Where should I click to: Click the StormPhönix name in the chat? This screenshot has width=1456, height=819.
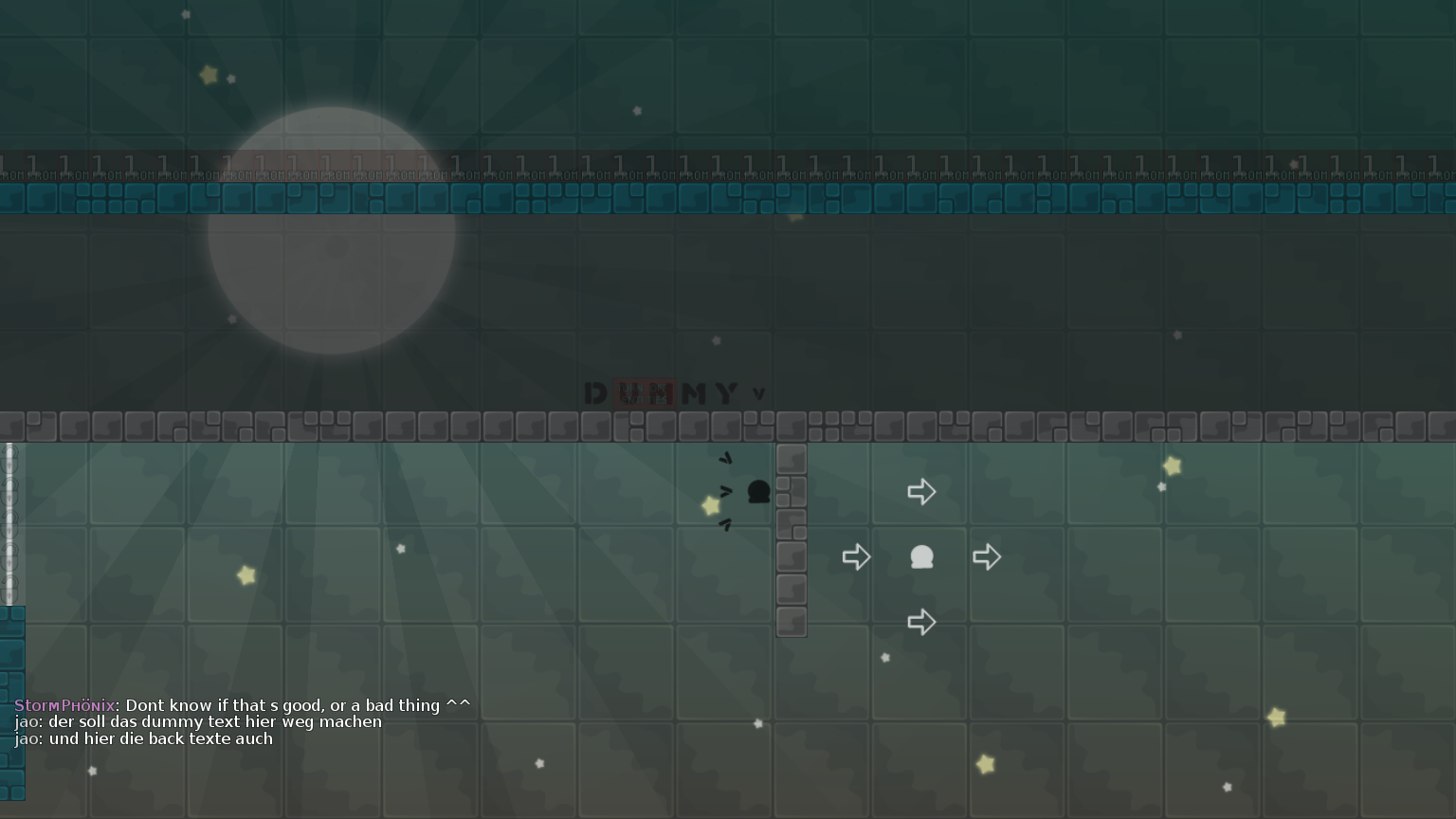click(x=63, y=705)
